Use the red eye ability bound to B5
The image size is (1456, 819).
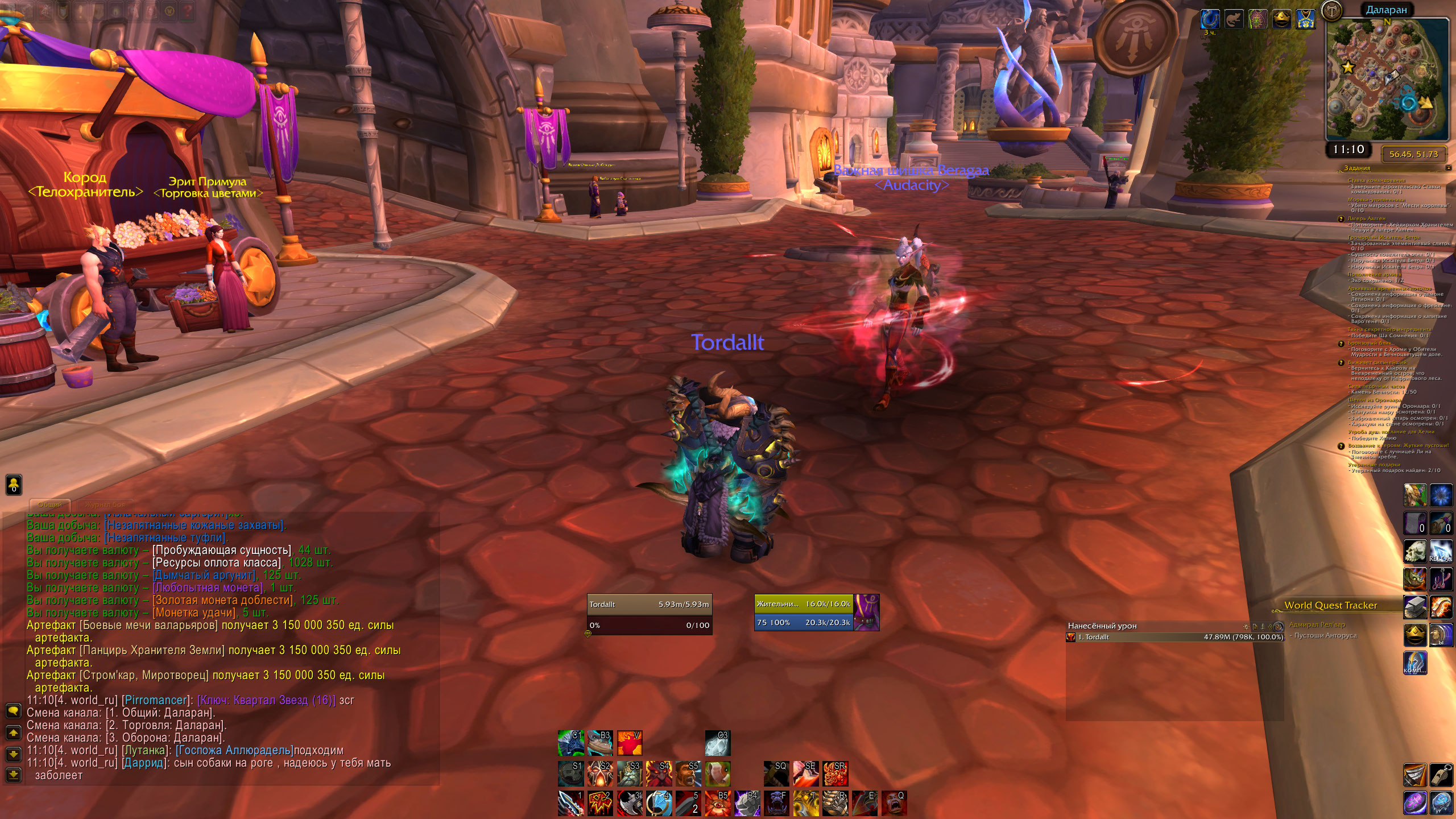click(717, 803)
